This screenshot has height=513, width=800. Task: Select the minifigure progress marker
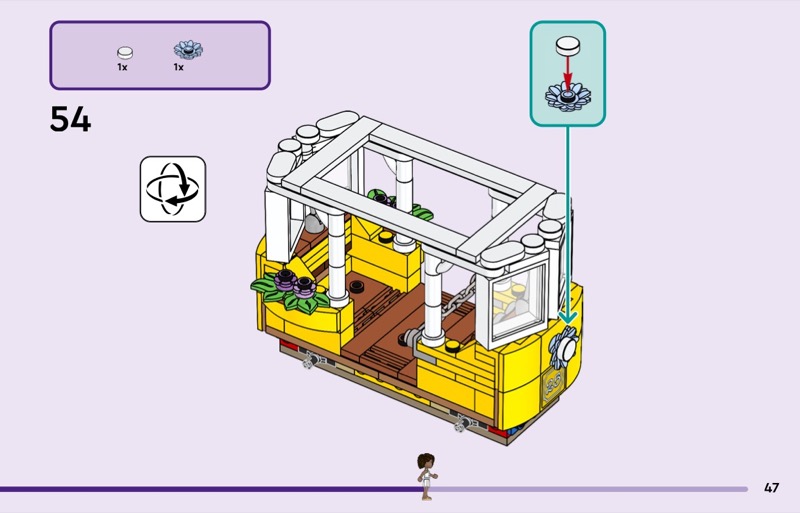click(x=427, y=476)
